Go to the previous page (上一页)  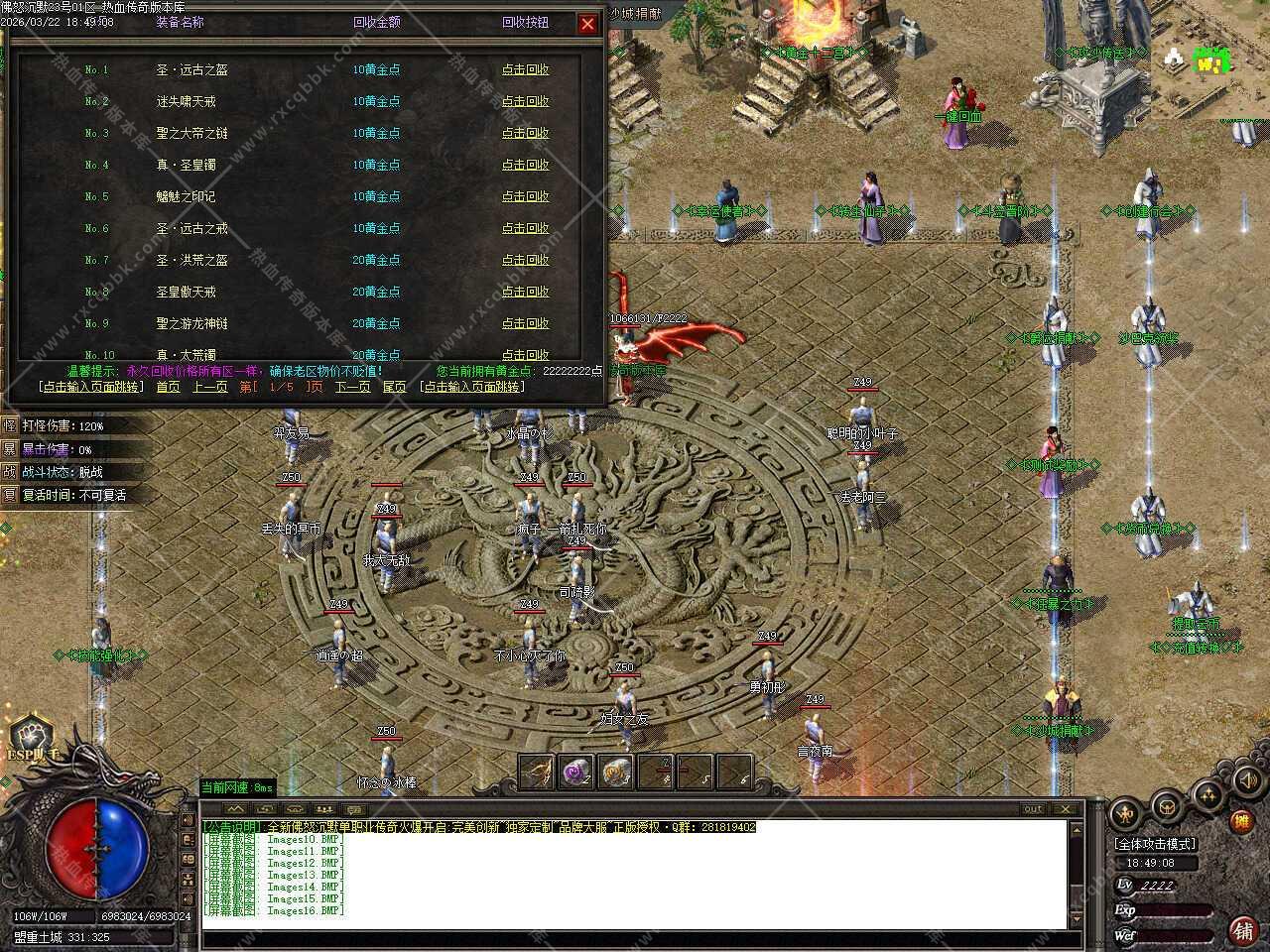[209, 387]
